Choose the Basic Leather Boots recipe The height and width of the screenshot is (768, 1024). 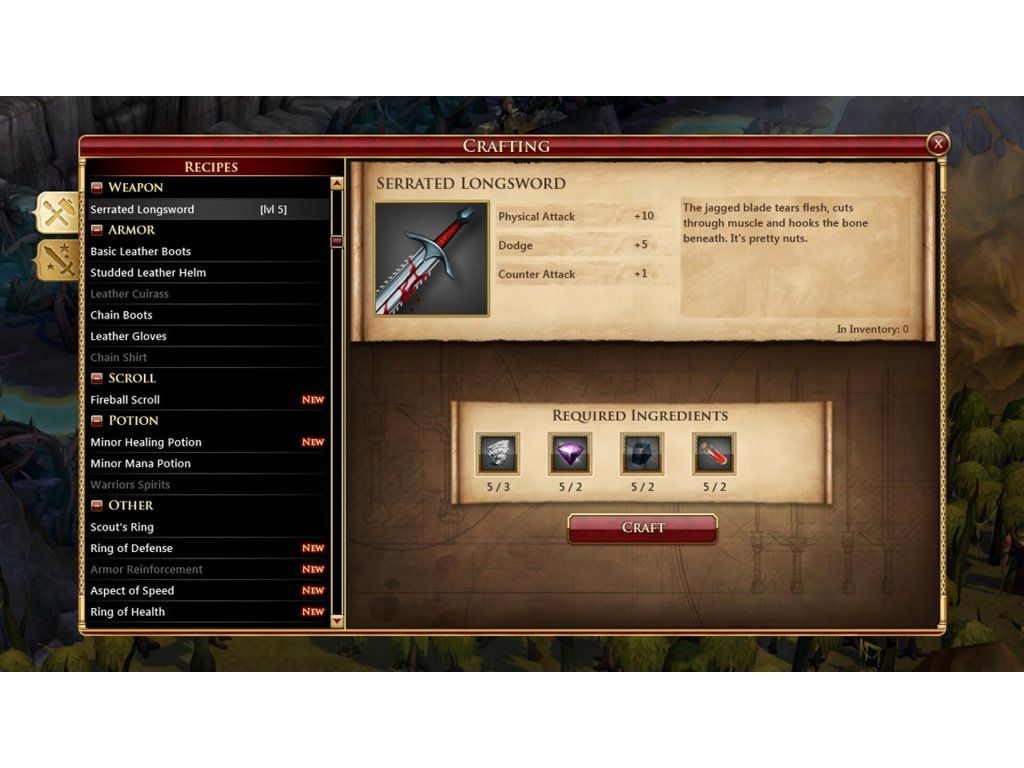pos(141,252)
